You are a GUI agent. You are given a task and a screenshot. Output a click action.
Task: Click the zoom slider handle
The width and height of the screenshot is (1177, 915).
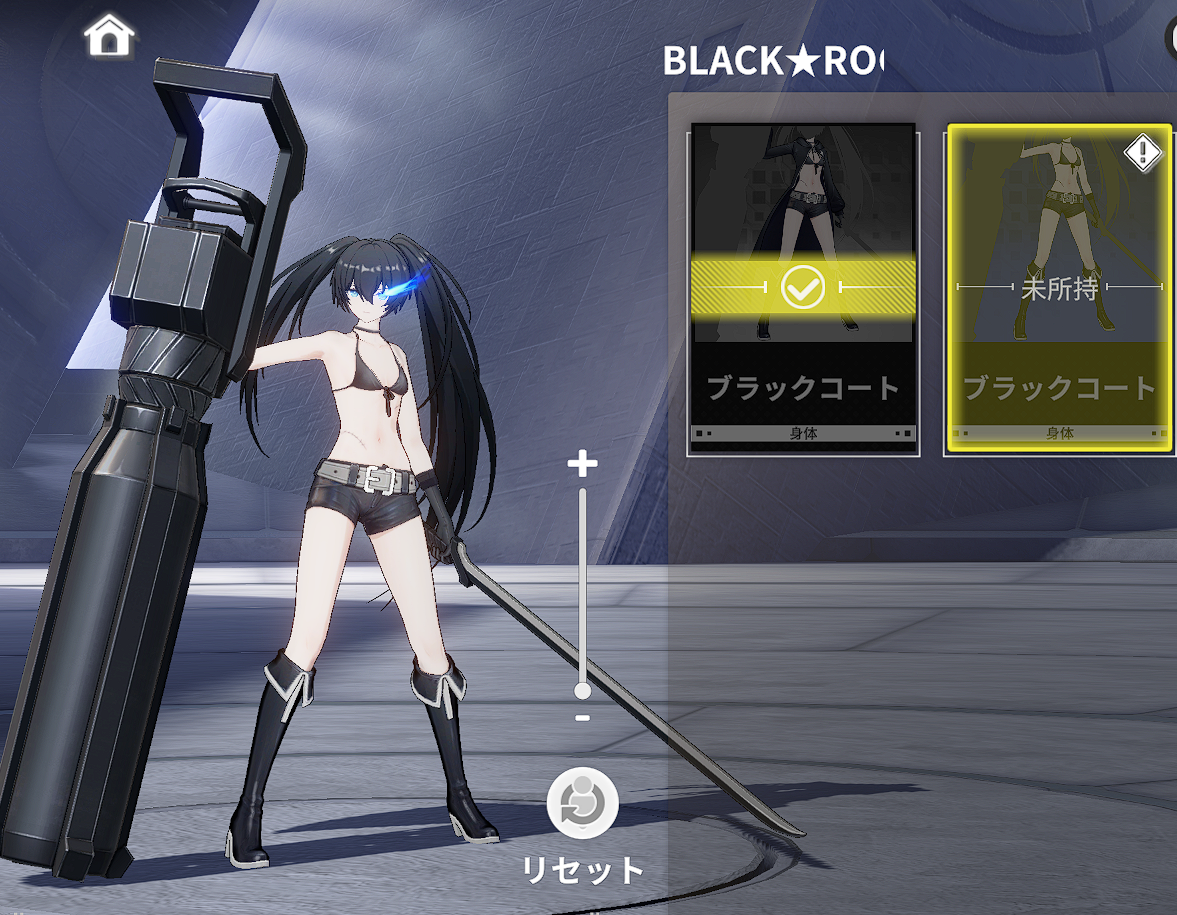(582, 691)
